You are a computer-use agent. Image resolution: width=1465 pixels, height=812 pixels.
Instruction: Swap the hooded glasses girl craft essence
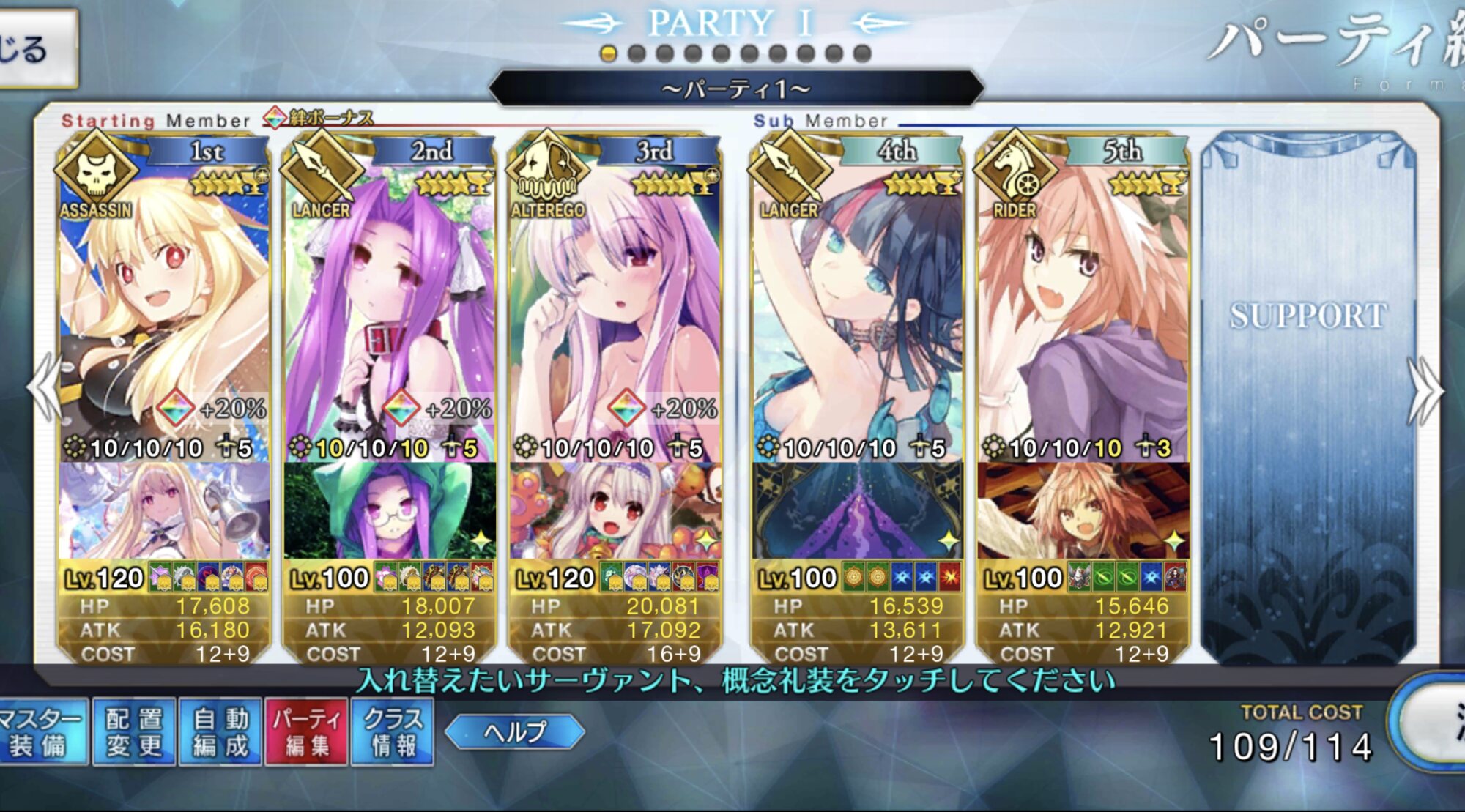pos(390,511)
